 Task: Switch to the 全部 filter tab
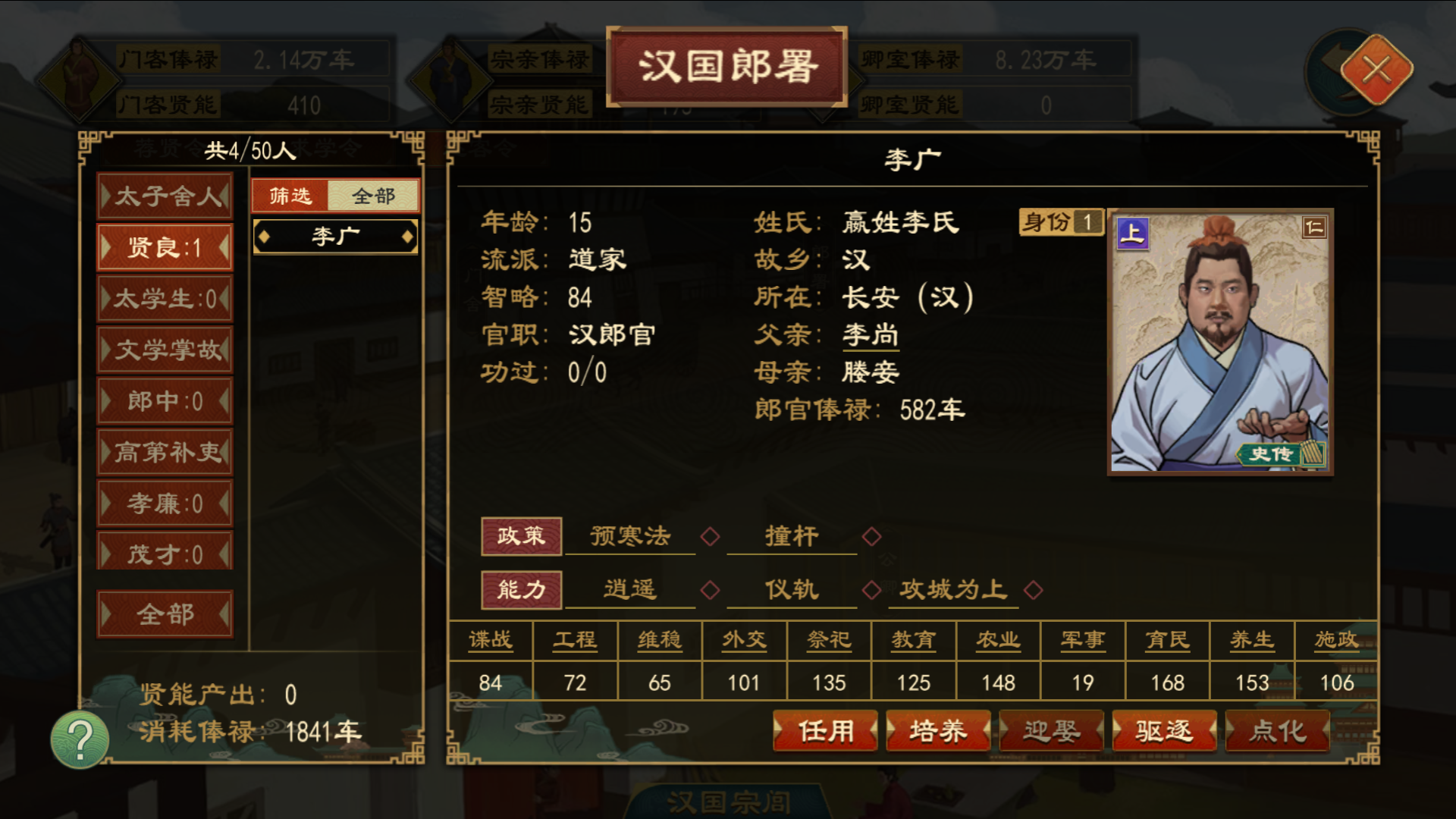(x=373, y=195)
